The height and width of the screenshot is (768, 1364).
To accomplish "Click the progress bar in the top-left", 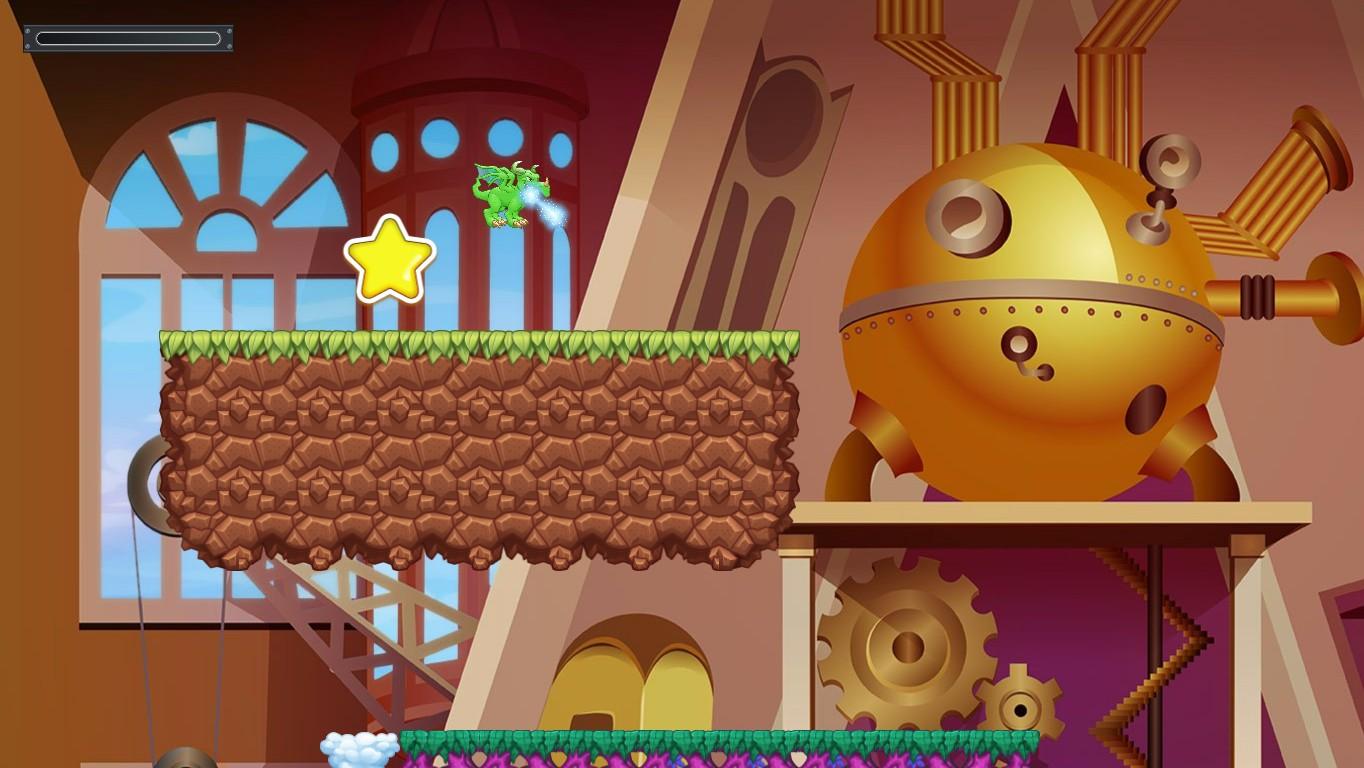I will [128, 37].
